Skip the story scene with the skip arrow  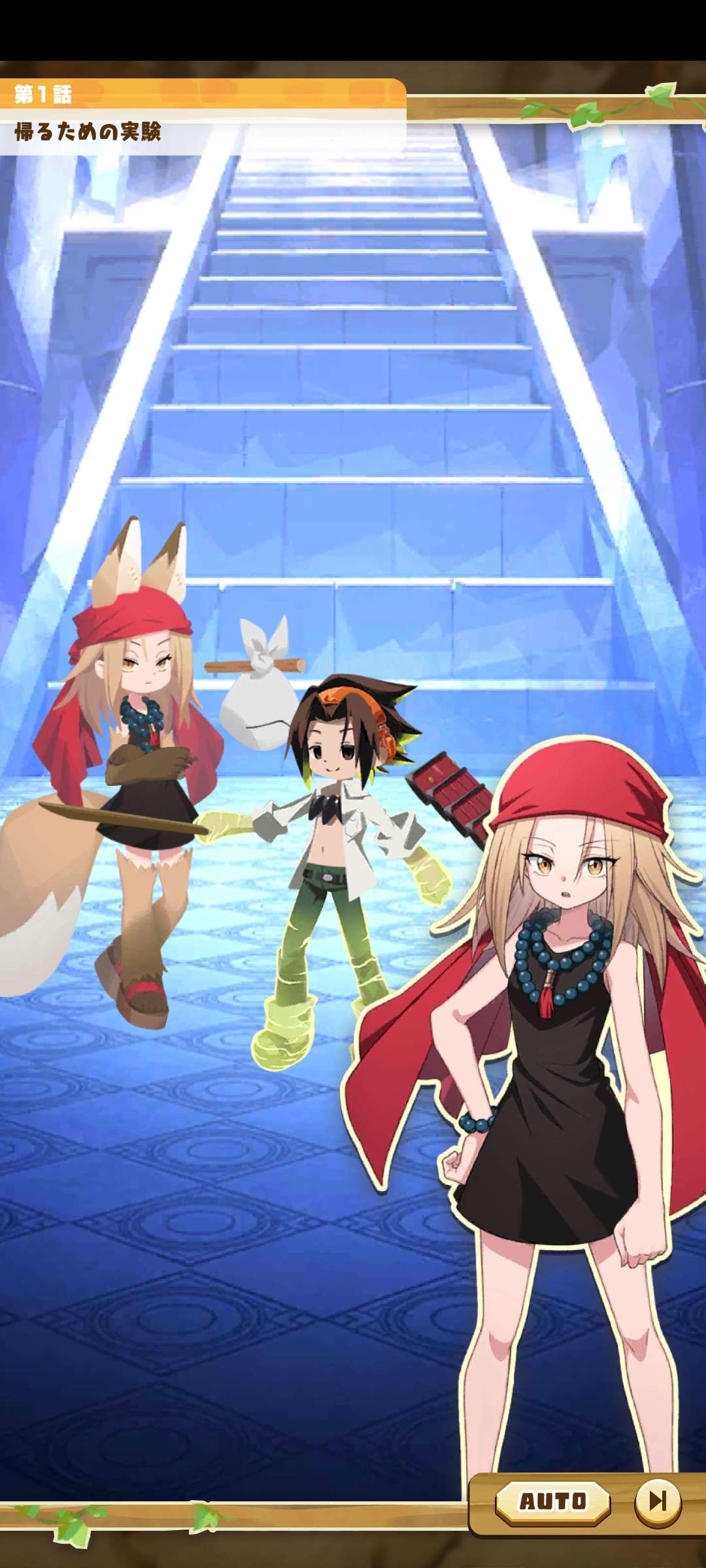[657, 1501]
